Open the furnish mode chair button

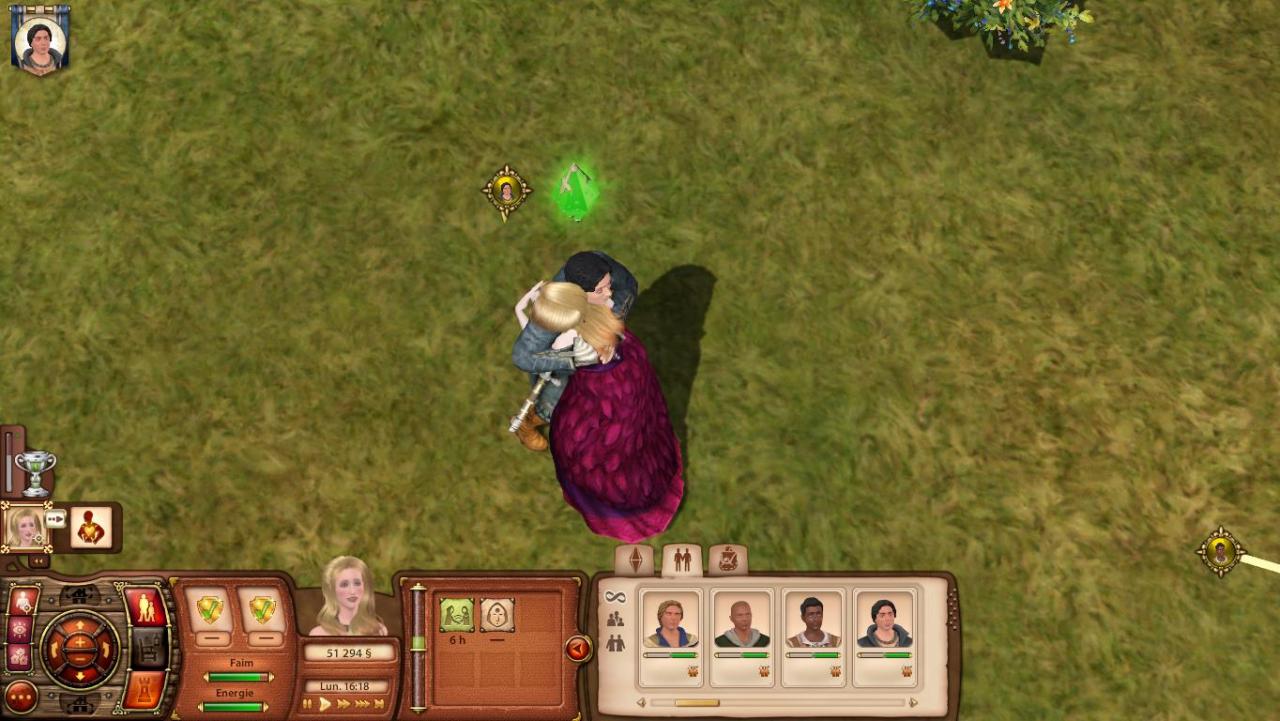pos(148,648)
